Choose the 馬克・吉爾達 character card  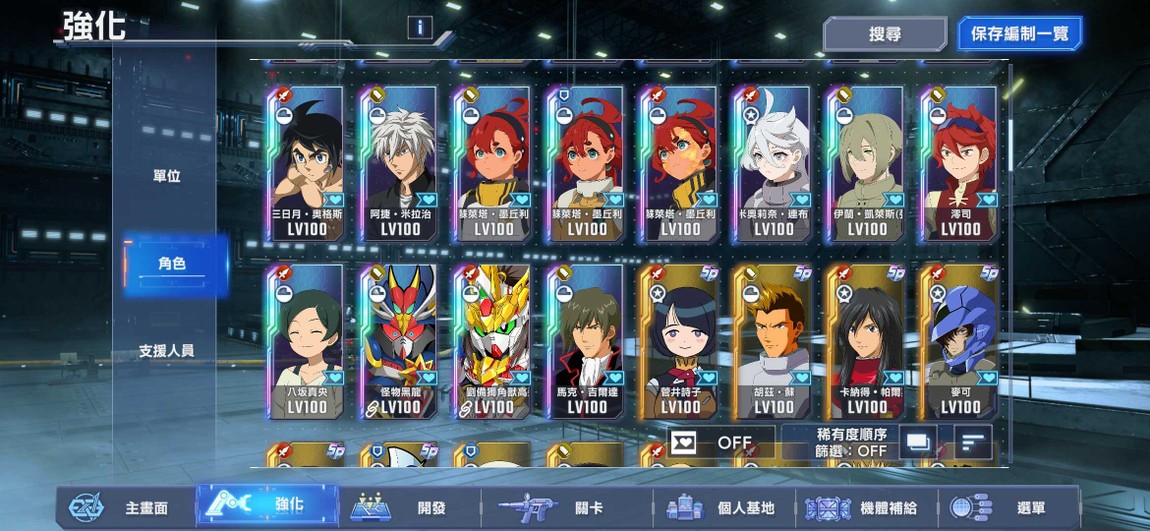[586, 342]
